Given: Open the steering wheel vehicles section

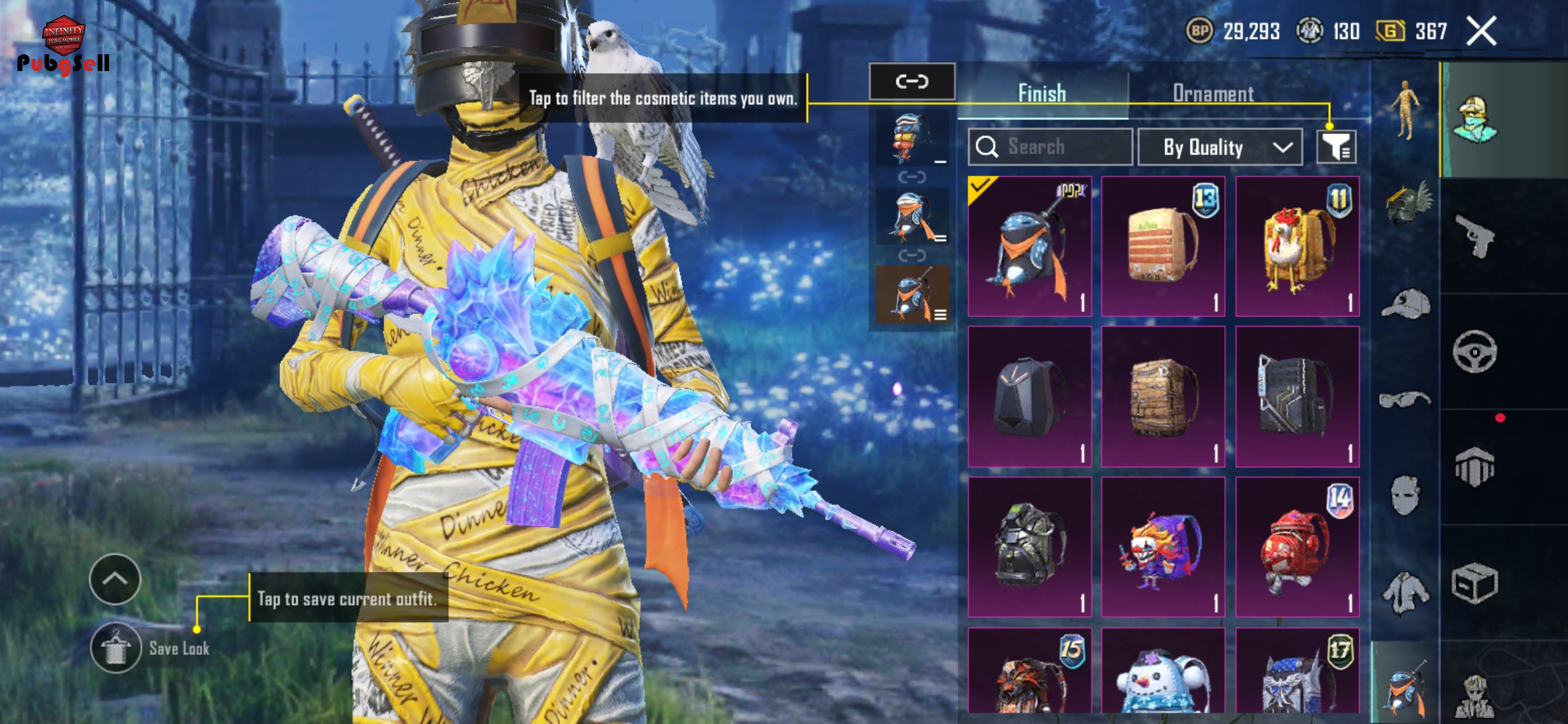Looking at the screenshot, I should (x=1475, y=351).
